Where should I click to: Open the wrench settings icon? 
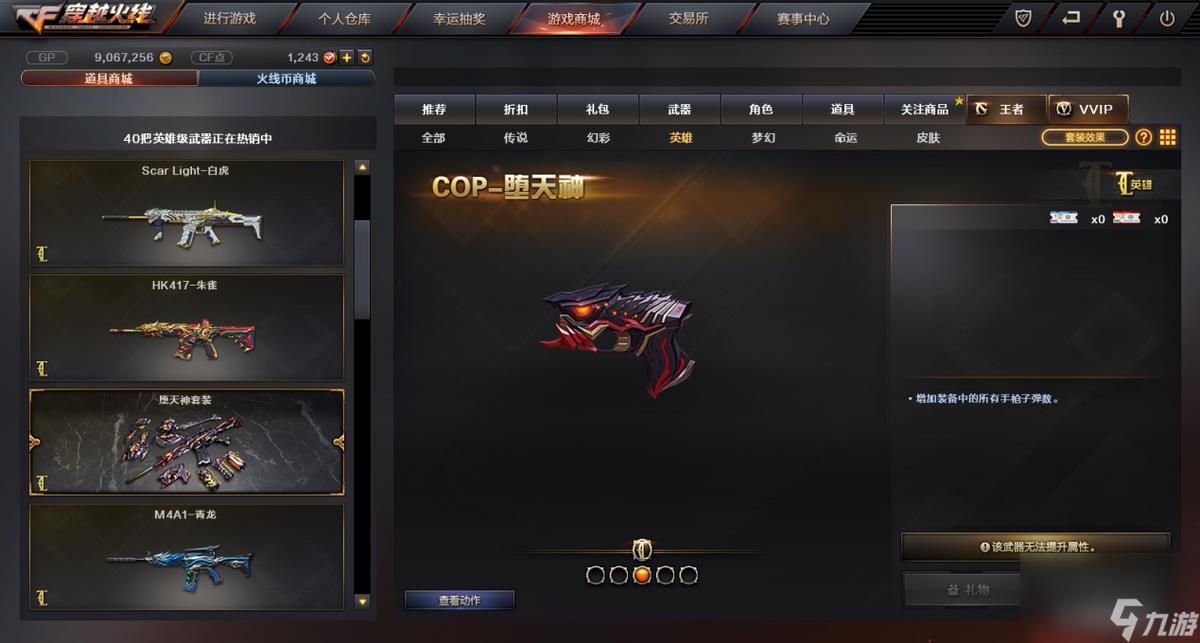[1120, 18]
